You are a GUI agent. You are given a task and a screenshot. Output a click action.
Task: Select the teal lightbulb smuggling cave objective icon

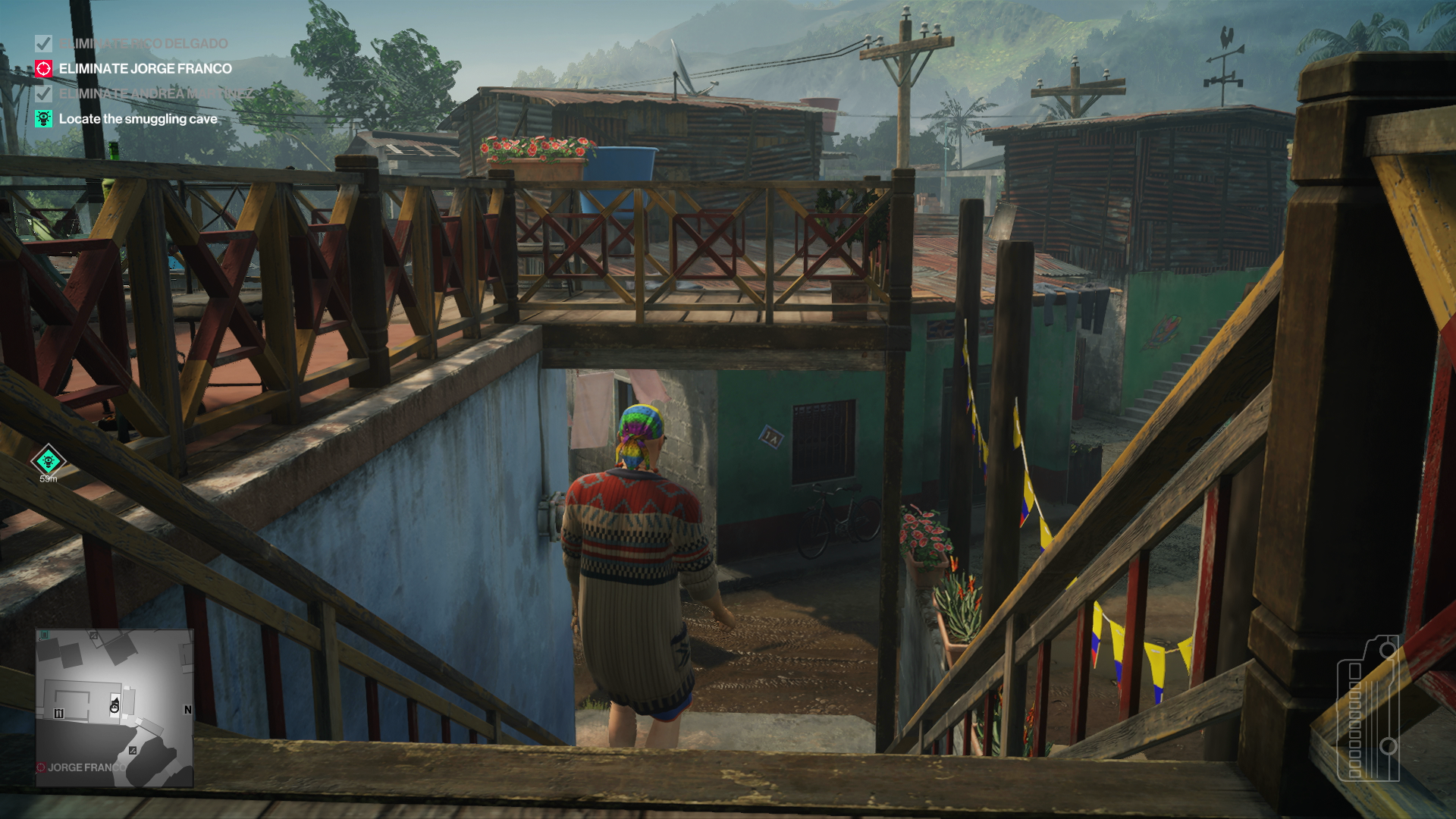point(44,119)
